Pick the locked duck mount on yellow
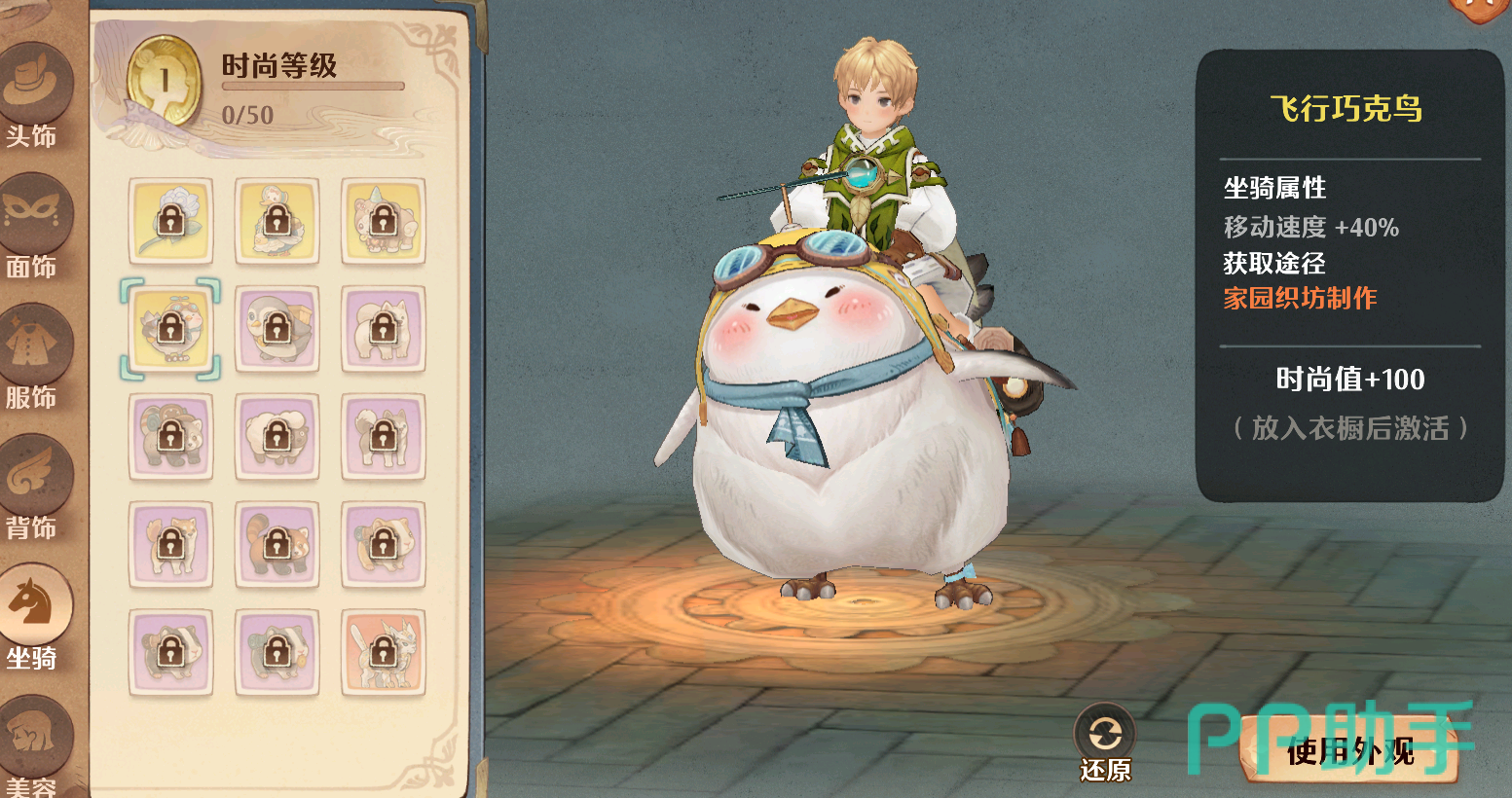The image size is (1512, 798). [277, 221]
